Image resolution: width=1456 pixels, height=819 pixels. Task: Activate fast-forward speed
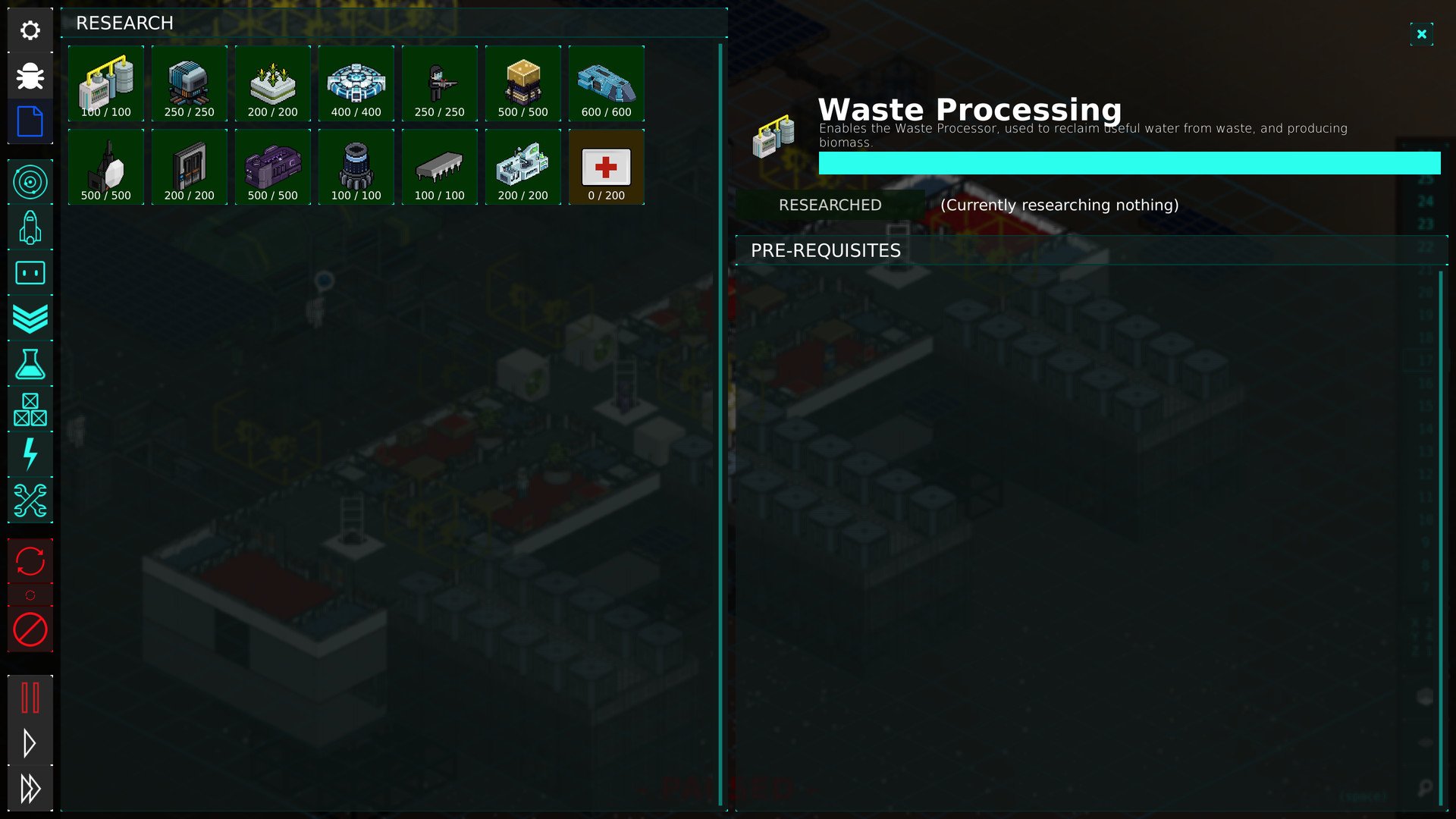(x=30, y=789)
